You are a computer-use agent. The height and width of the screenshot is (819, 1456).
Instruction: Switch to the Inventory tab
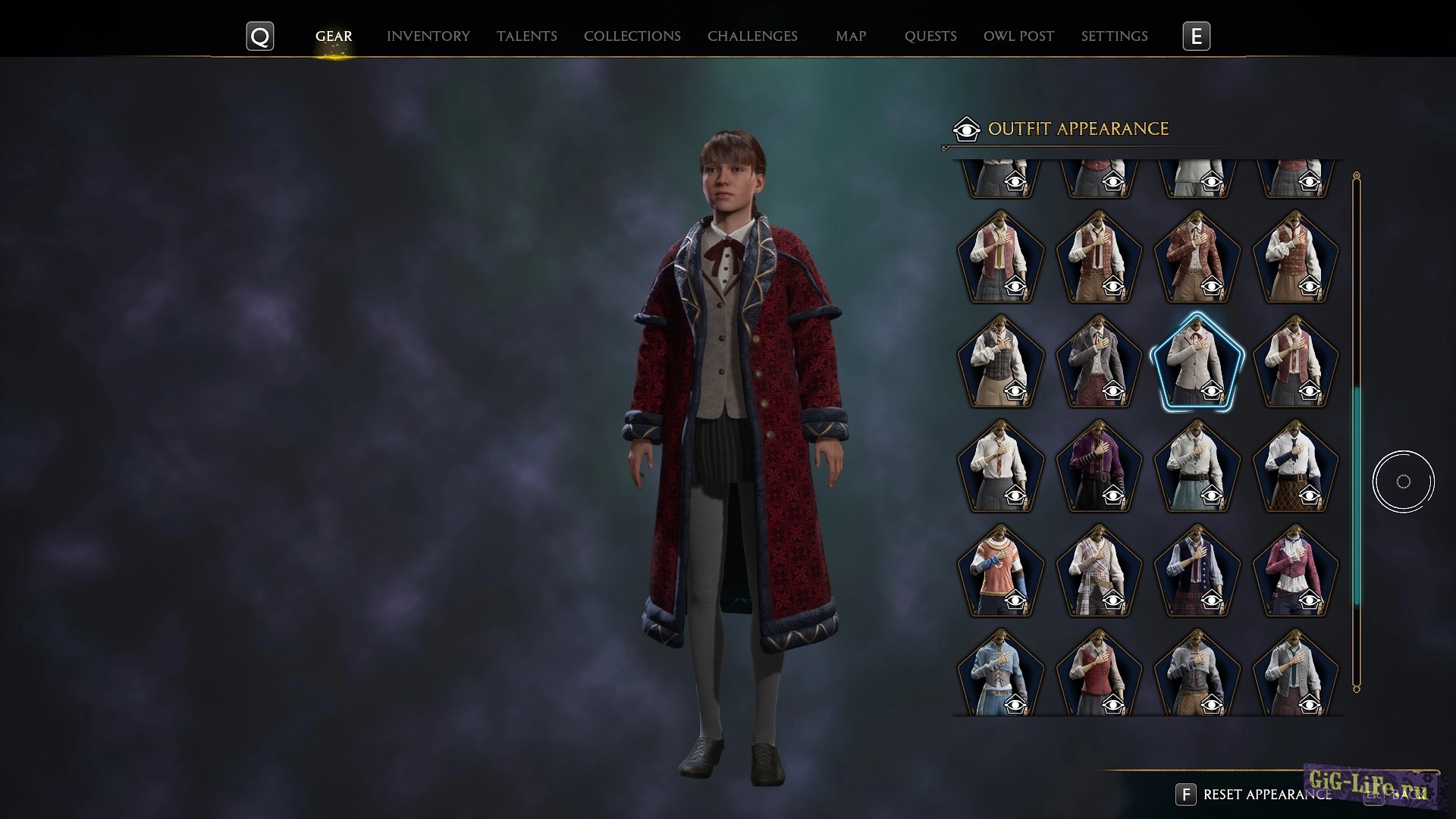click(428, 36)
